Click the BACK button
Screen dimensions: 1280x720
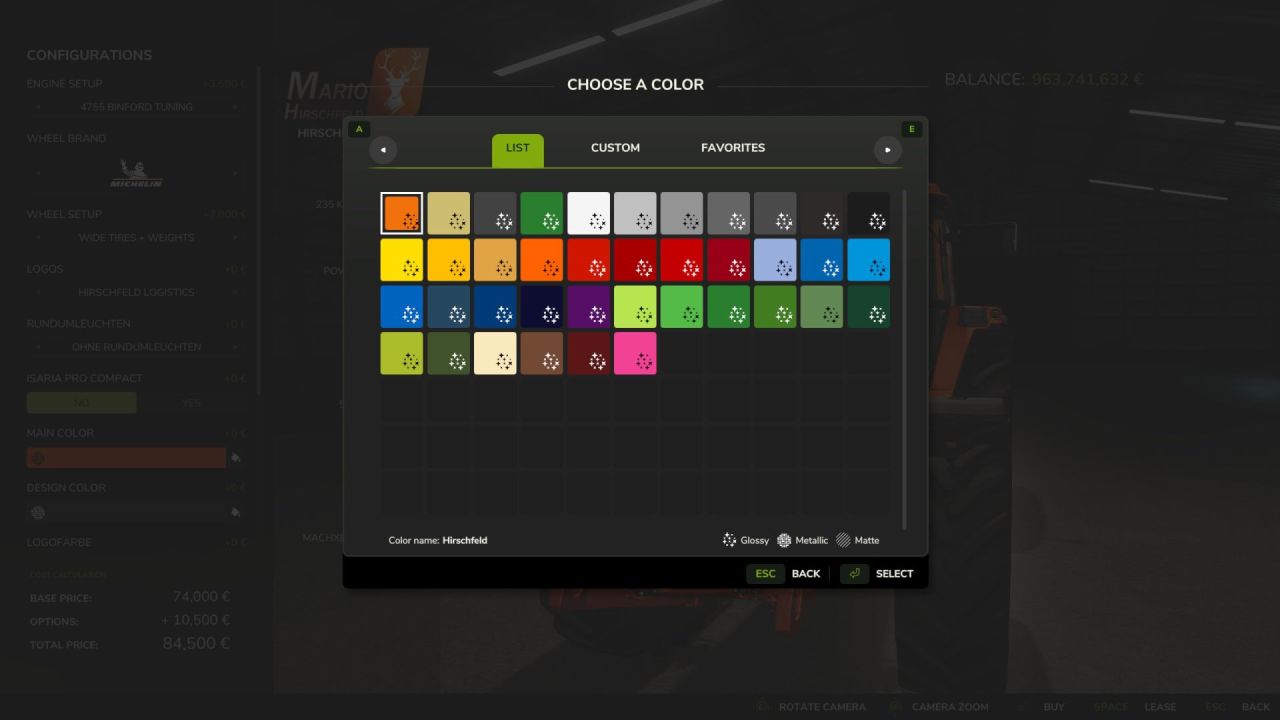(x=806, y=573)
